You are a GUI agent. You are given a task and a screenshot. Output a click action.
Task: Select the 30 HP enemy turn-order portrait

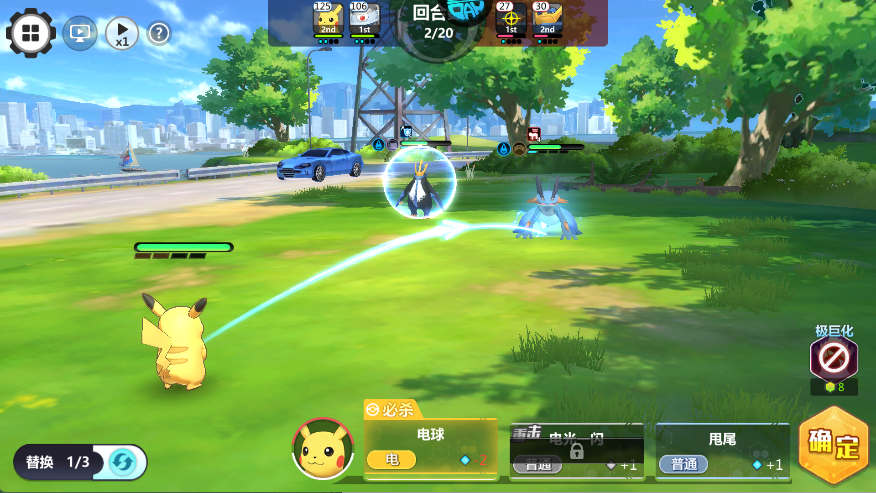coord(547,20)
